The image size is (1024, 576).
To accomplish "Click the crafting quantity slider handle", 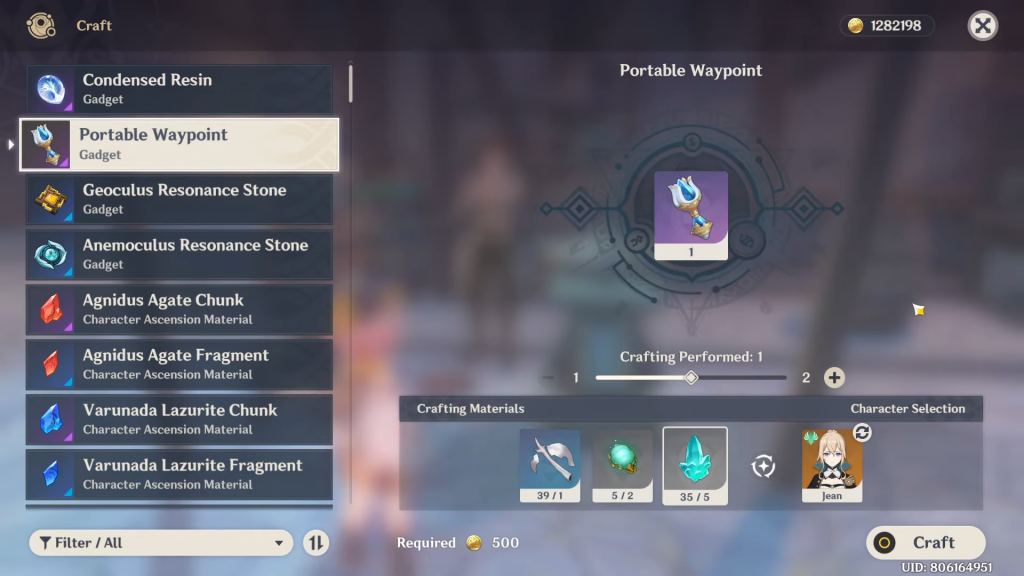I will point(690,378).
